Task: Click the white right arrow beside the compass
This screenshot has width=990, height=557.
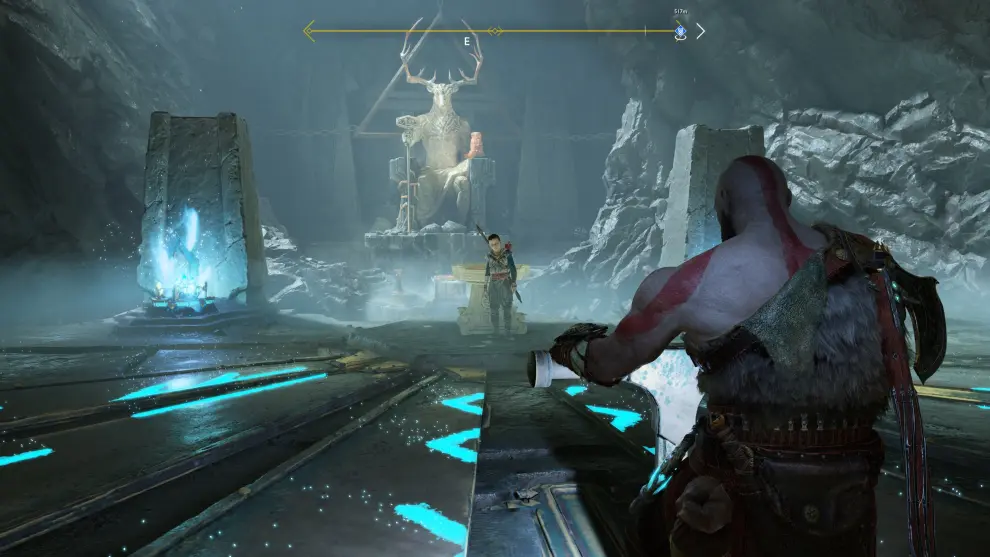Action: tap(700, 31)
